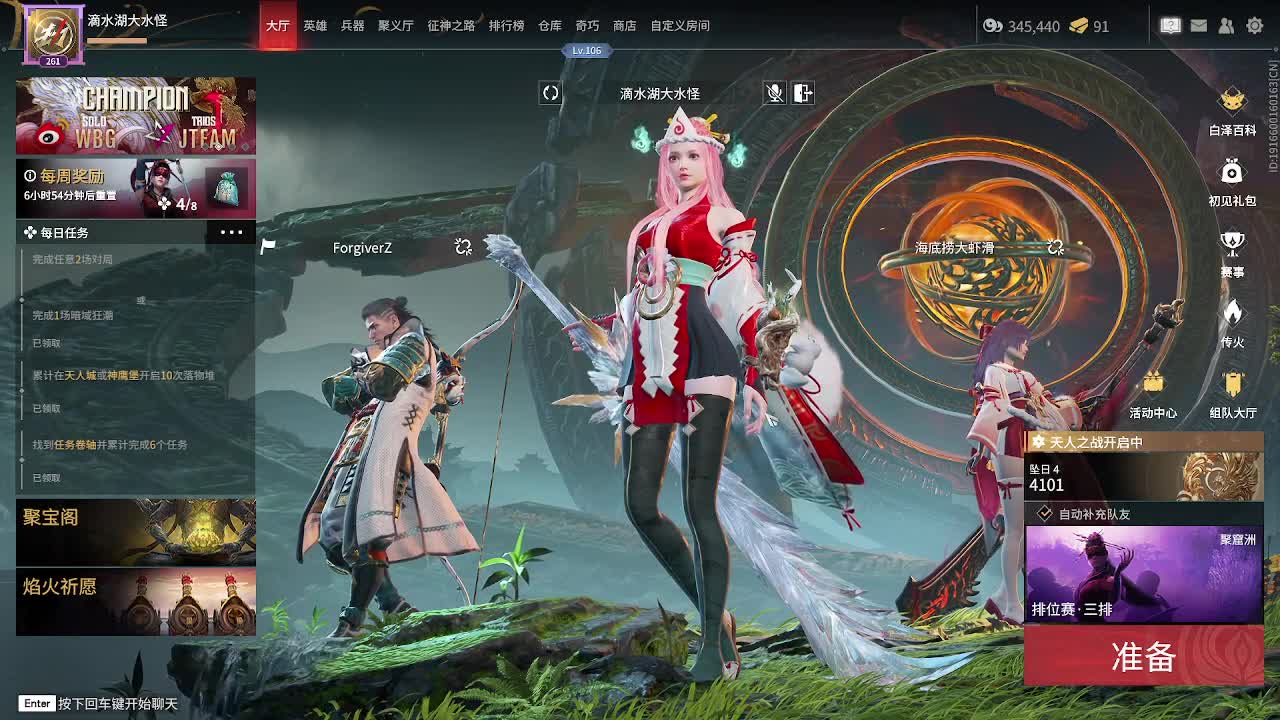Open the mail inbox icon
The height and width of the screenshot is (720, 1280).
(x=1199, y=27)
